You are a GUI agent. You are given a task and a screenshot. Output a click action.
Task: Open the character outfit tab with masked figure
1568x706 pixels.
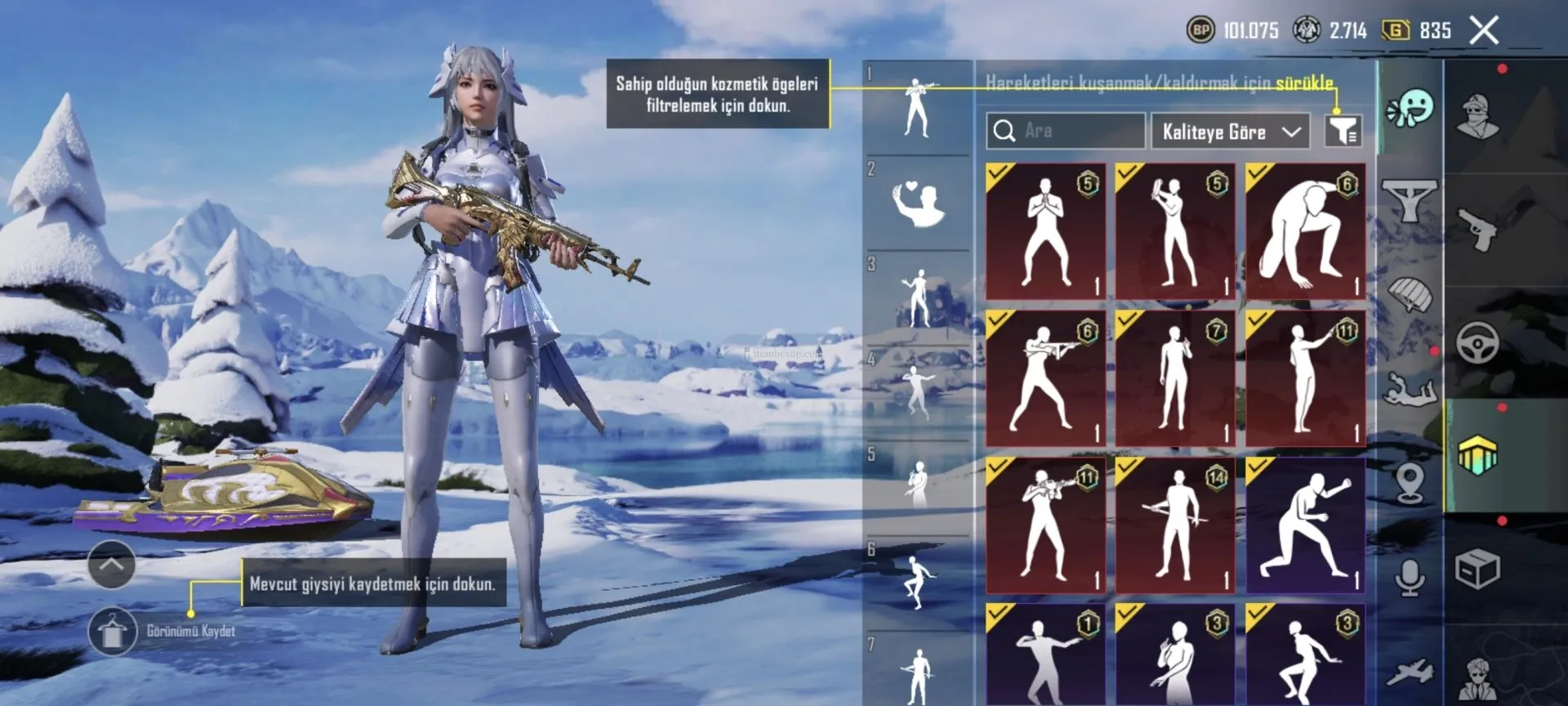(x=1478, y=116)
